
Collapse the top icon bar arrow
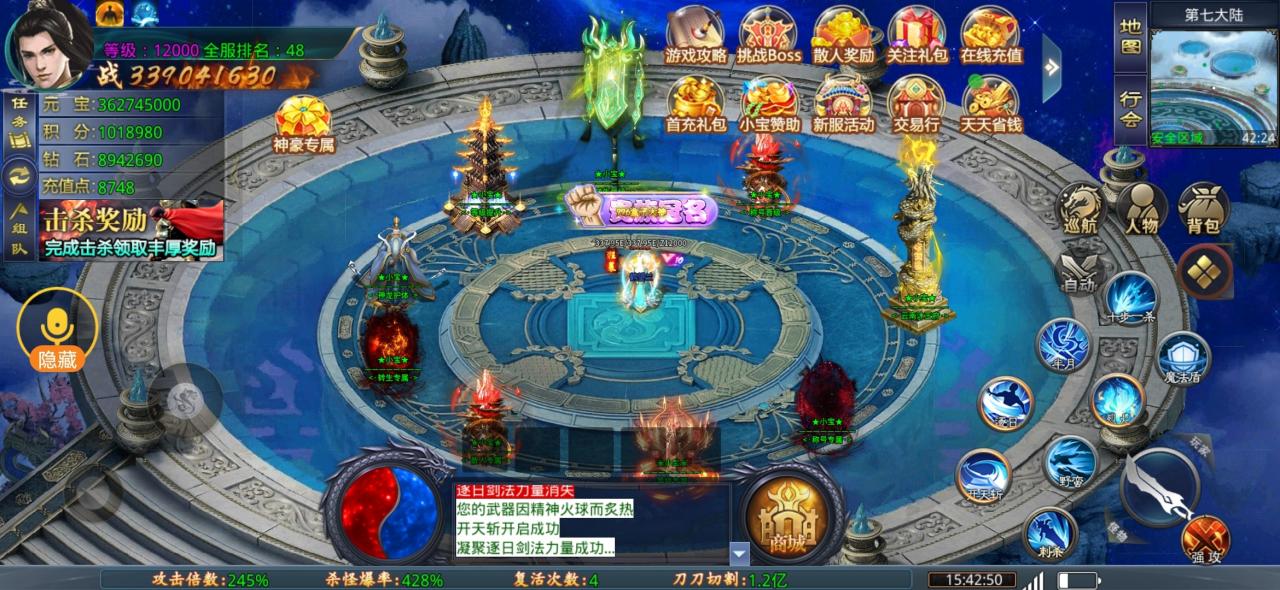(1051, 67)
